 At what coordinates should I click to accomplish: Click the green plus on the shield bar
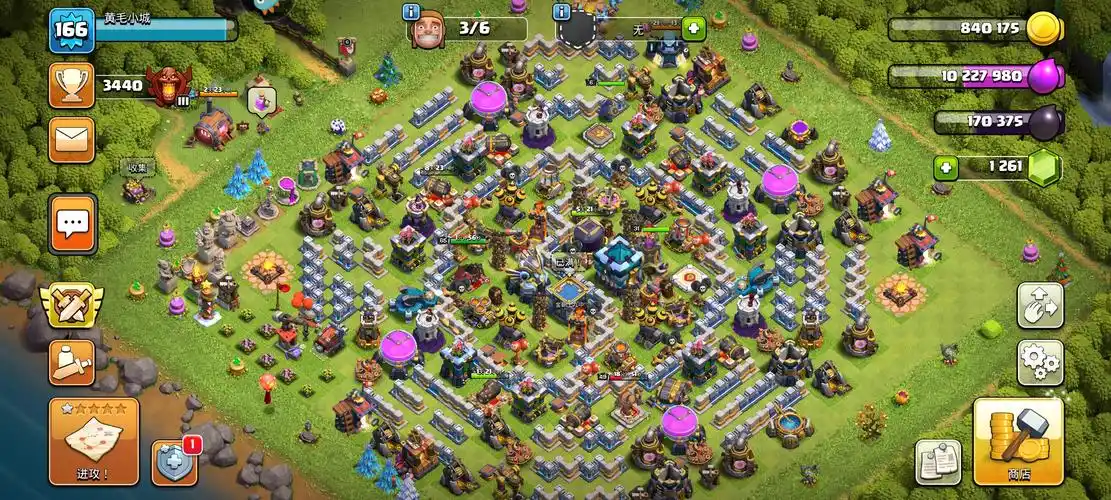coord(693,29)
